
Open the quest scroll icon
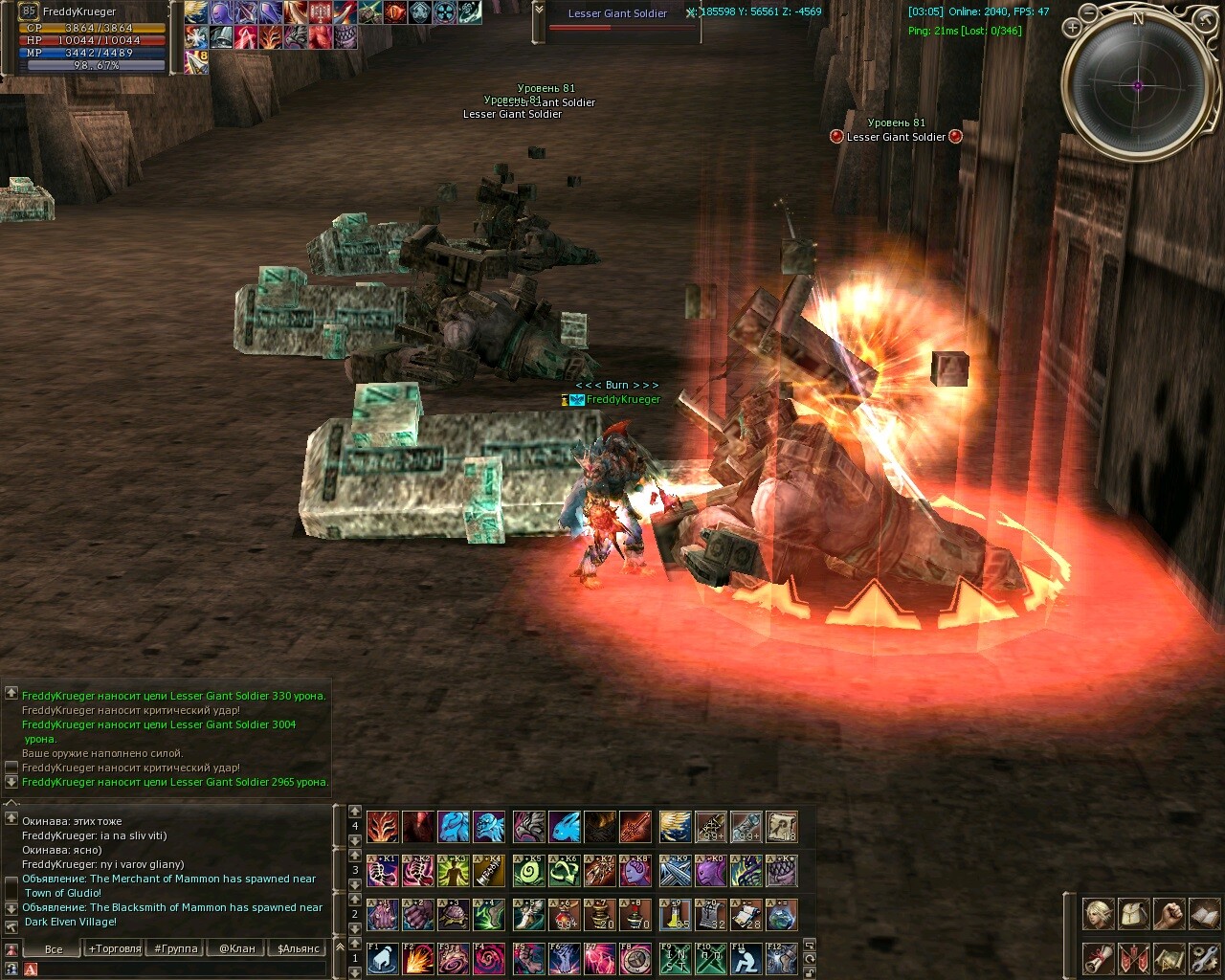(x=1098, y=957)
